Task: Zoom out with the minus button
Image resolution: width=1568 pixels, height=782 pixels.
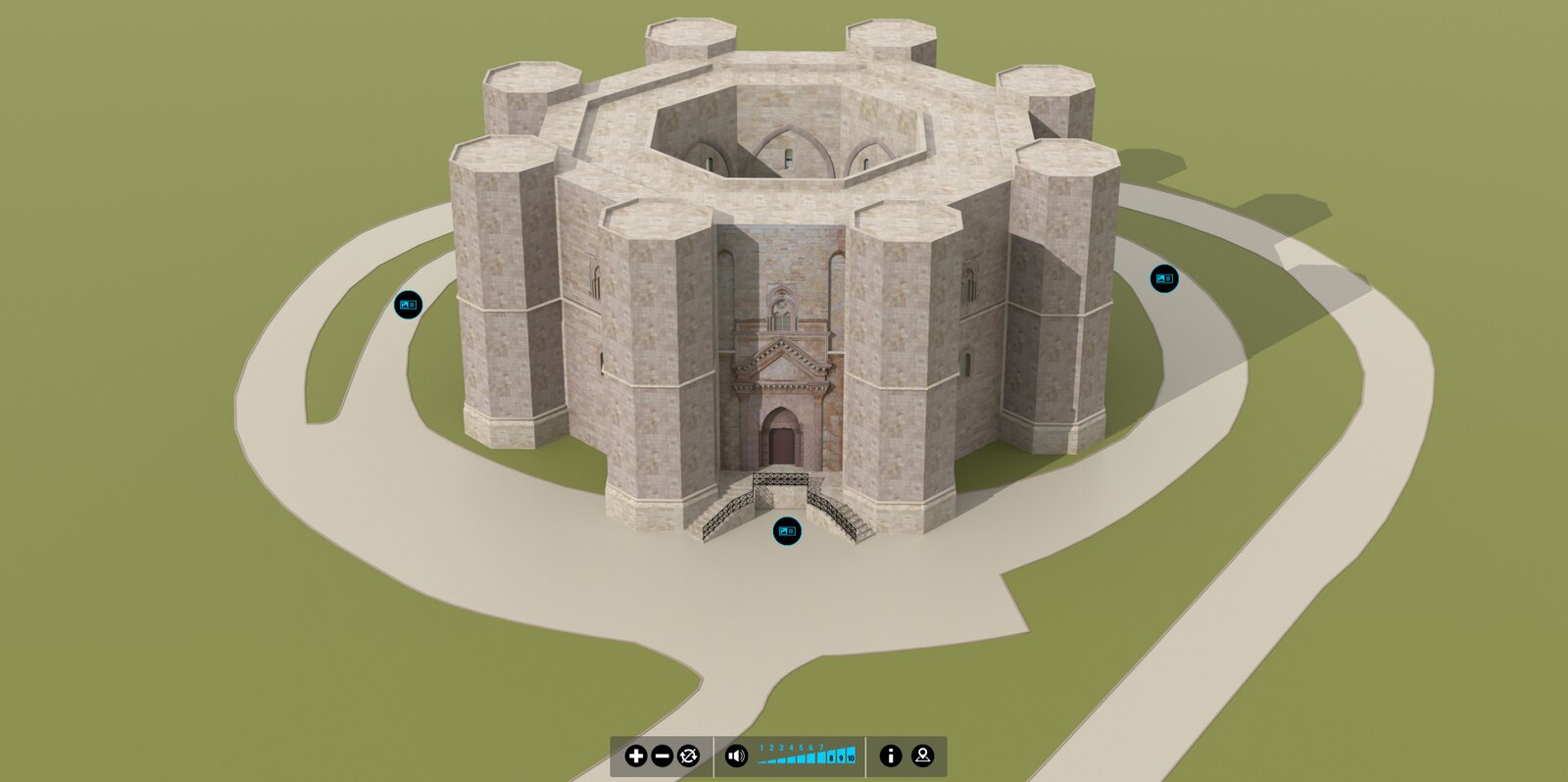Action: click(x=662, y=756)
